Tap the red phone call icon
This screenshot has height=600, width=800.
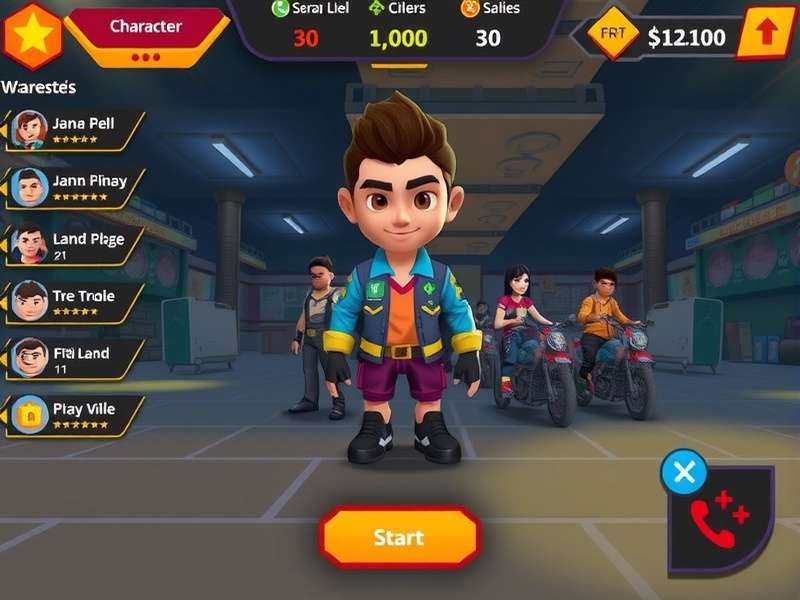click(x=720, y=520)
